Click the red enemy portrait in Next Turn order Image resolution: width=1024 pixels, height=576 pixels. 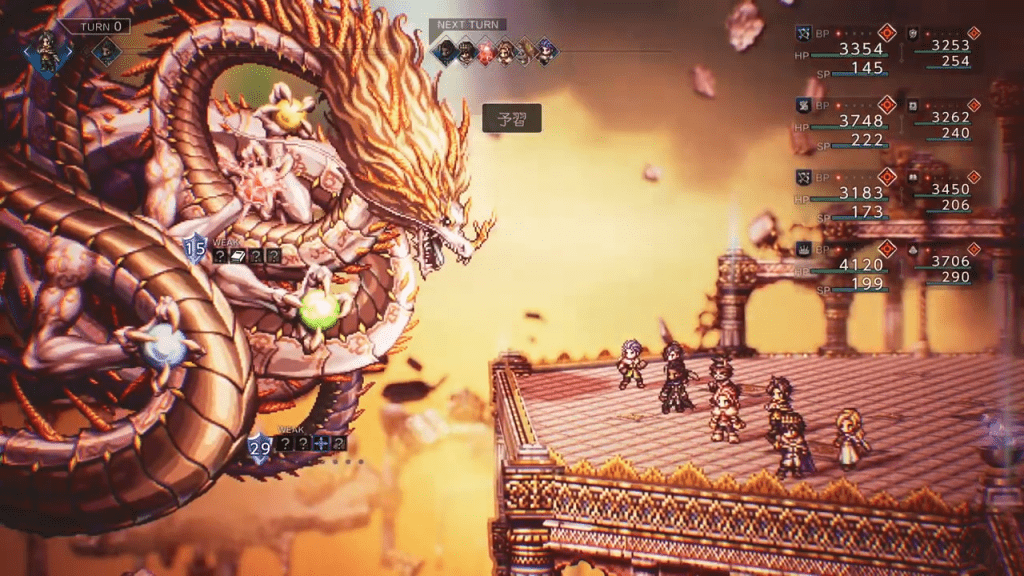486,50
